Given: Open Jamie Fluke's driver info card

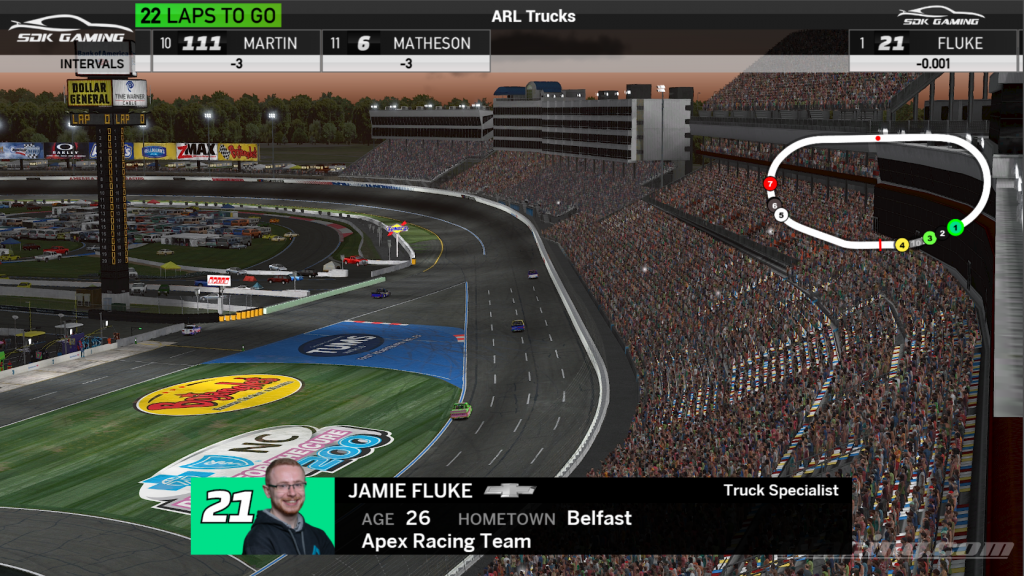Looking at the screenshot, I should [x=590, y=517].
